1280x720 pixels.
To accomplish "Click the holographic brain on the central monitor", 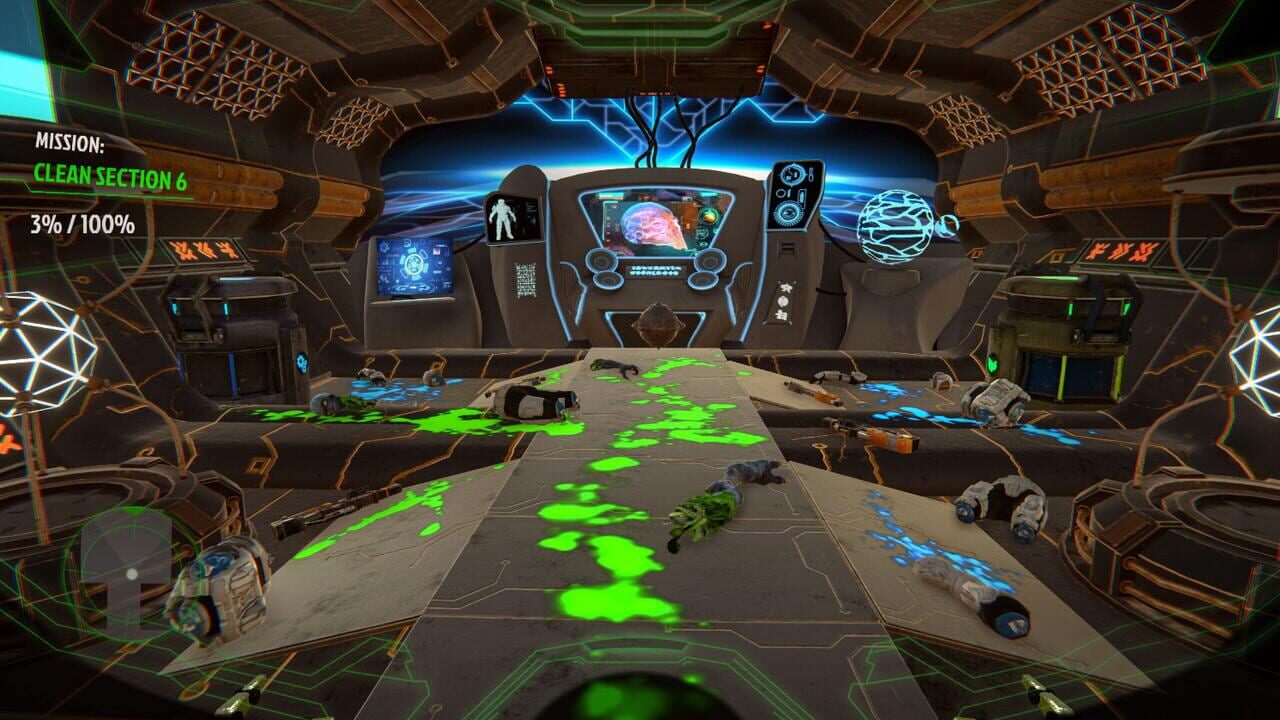I will pyautogui.click(x=648, y=227).
